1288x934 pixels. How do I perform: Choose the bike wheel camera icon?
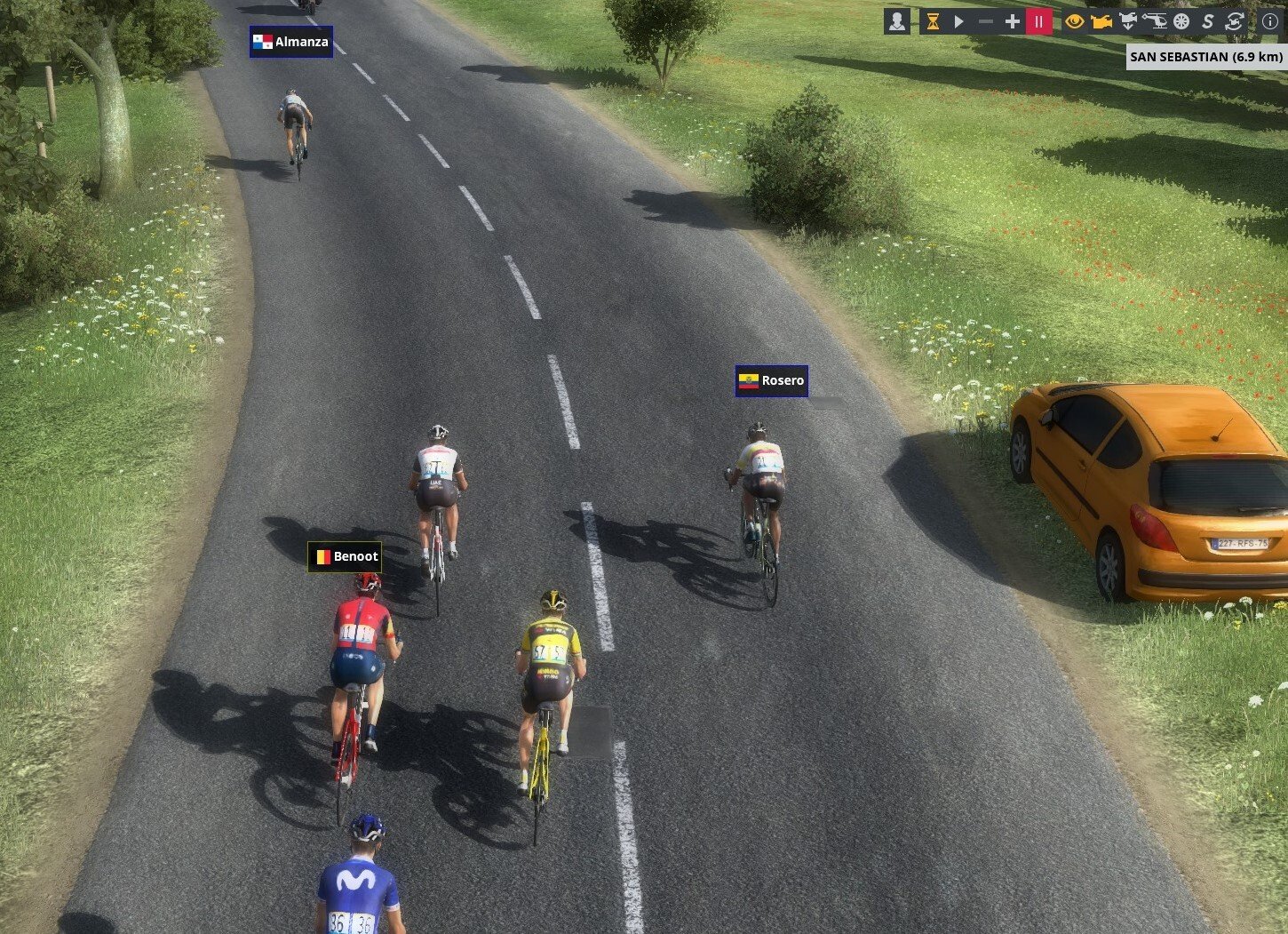1181,21
